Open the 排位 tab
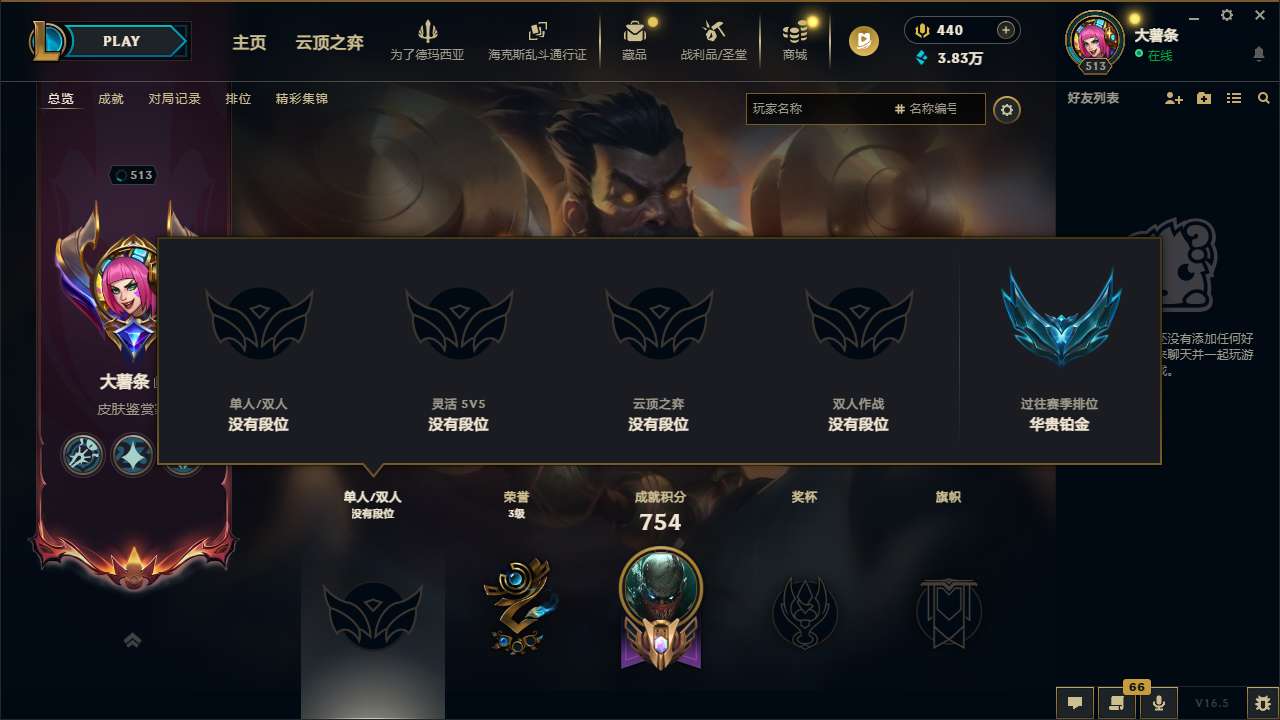Viewport: 1280px width, 720px height. pos(238,99)
